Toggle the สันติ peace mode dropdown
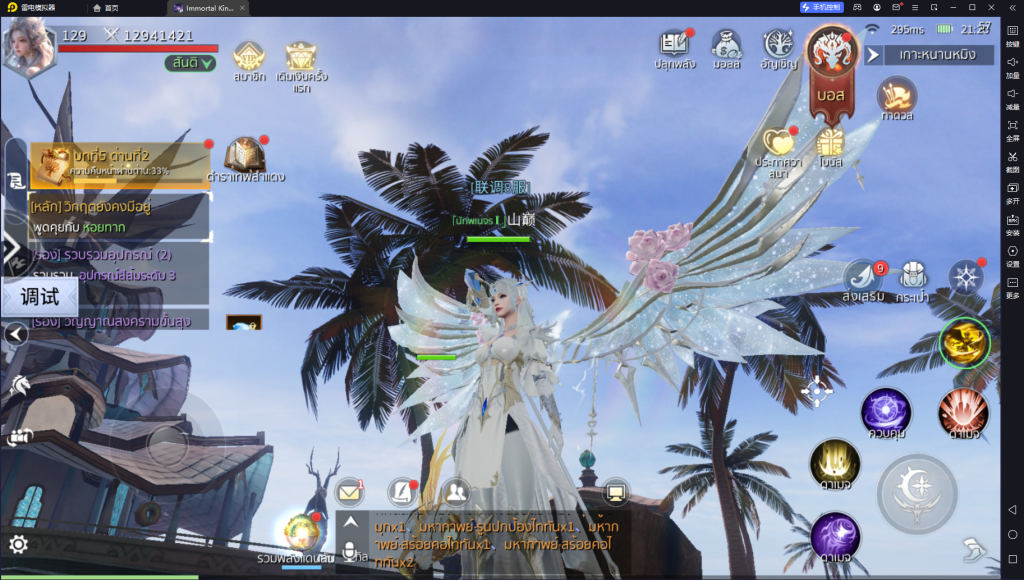The height and width of the screenshot is (580, 1024). [190, 63]
